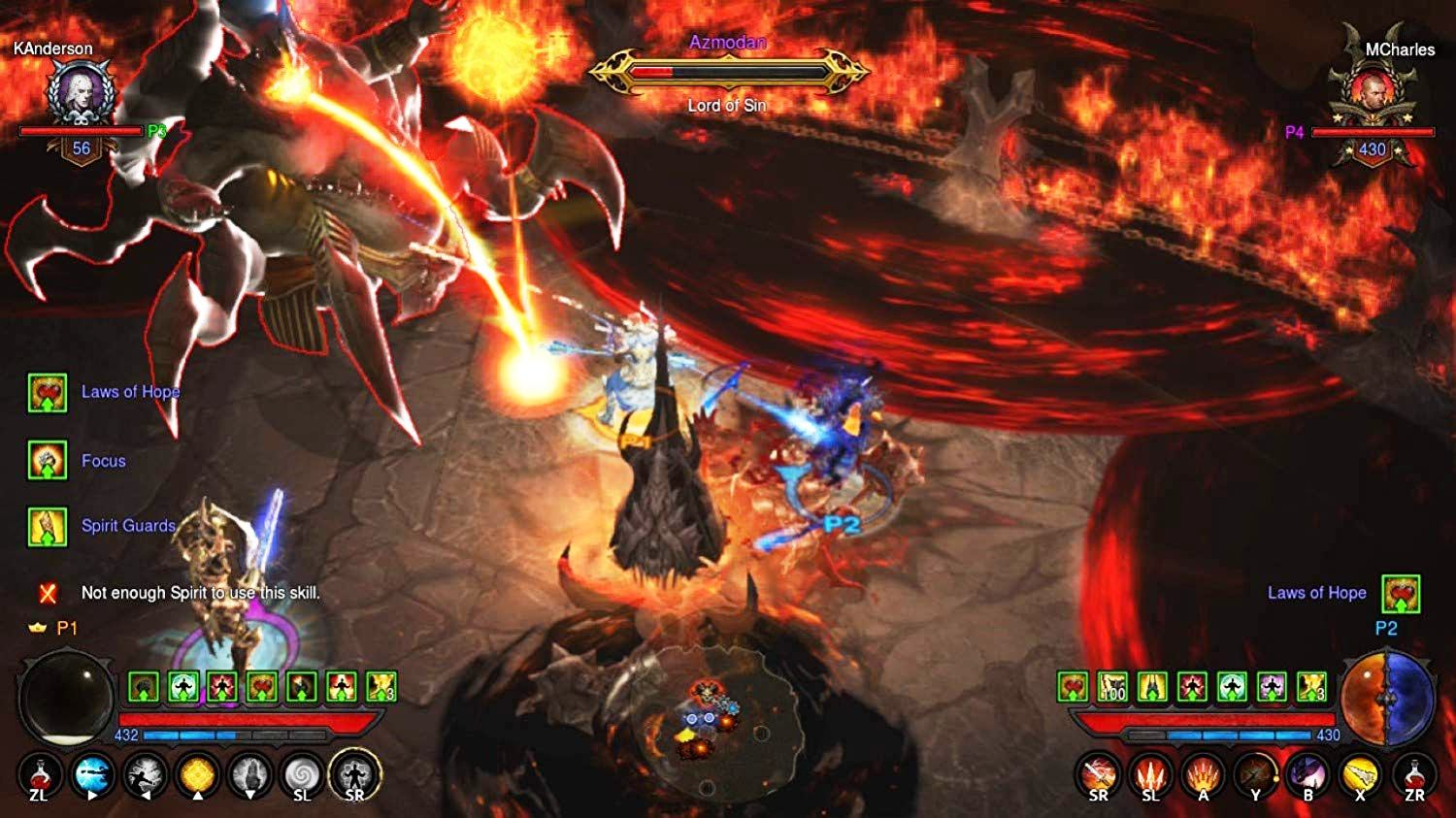Click Azmodan's boss health bar
1456x818 pixels.
726,70
